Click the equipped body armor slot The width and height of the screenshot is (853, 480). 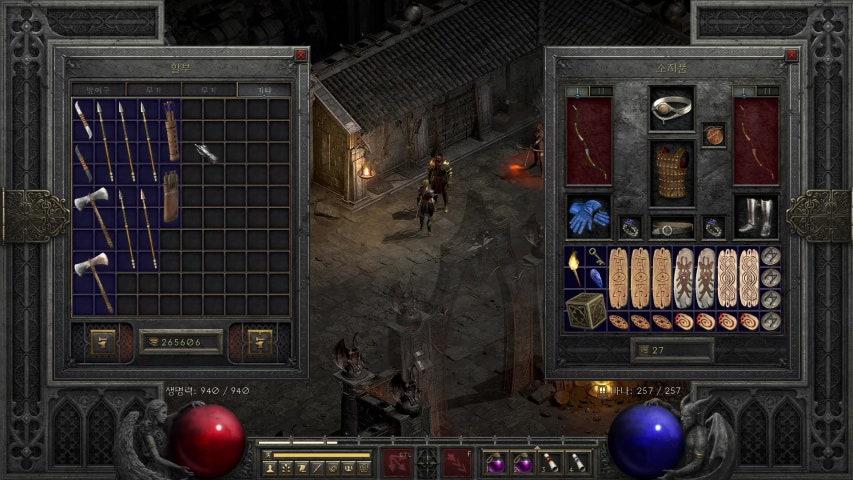point(671,173)
